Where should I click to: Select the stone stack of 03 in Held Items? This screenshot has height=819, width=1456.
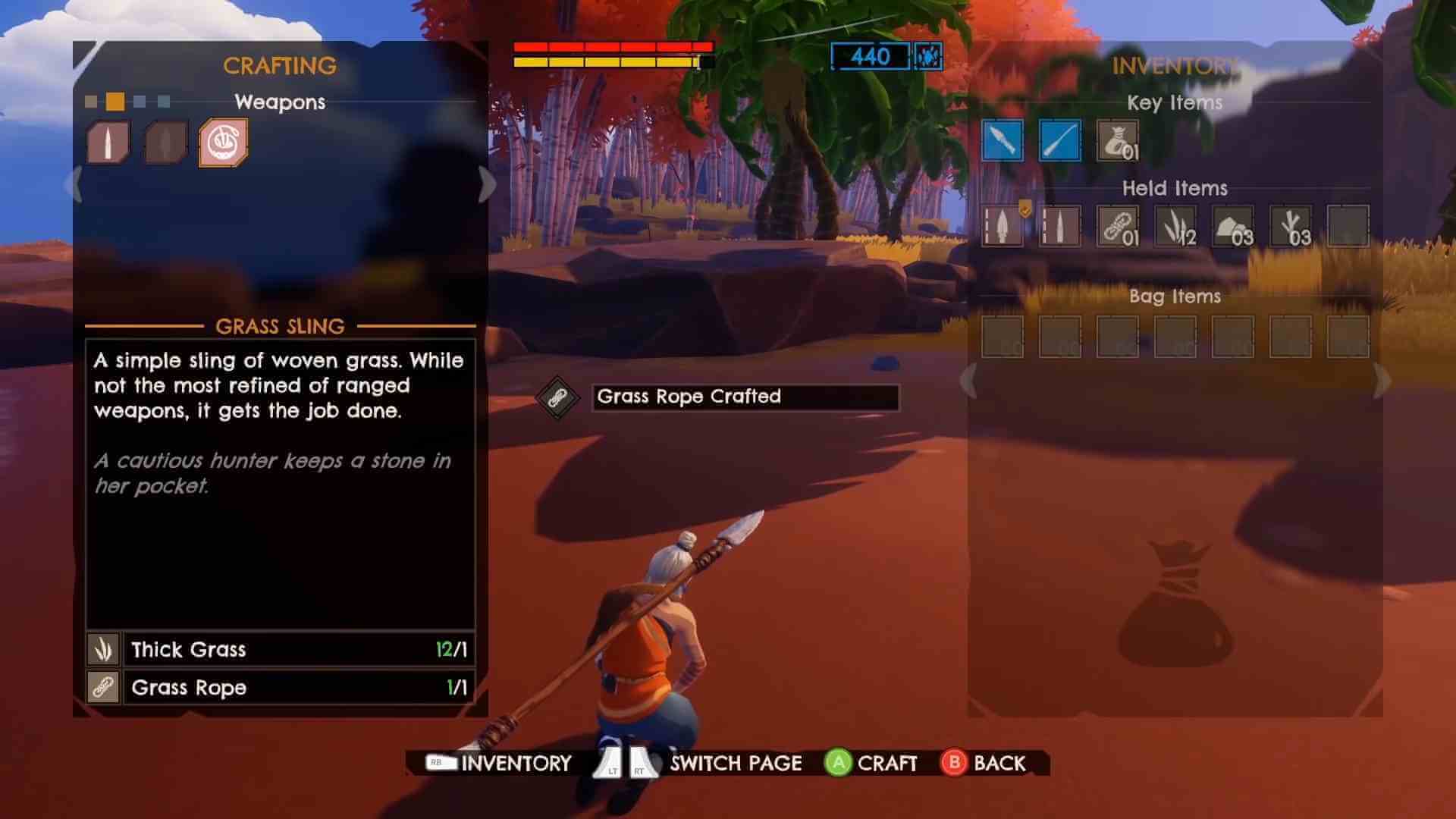(x=1232, y=227)
